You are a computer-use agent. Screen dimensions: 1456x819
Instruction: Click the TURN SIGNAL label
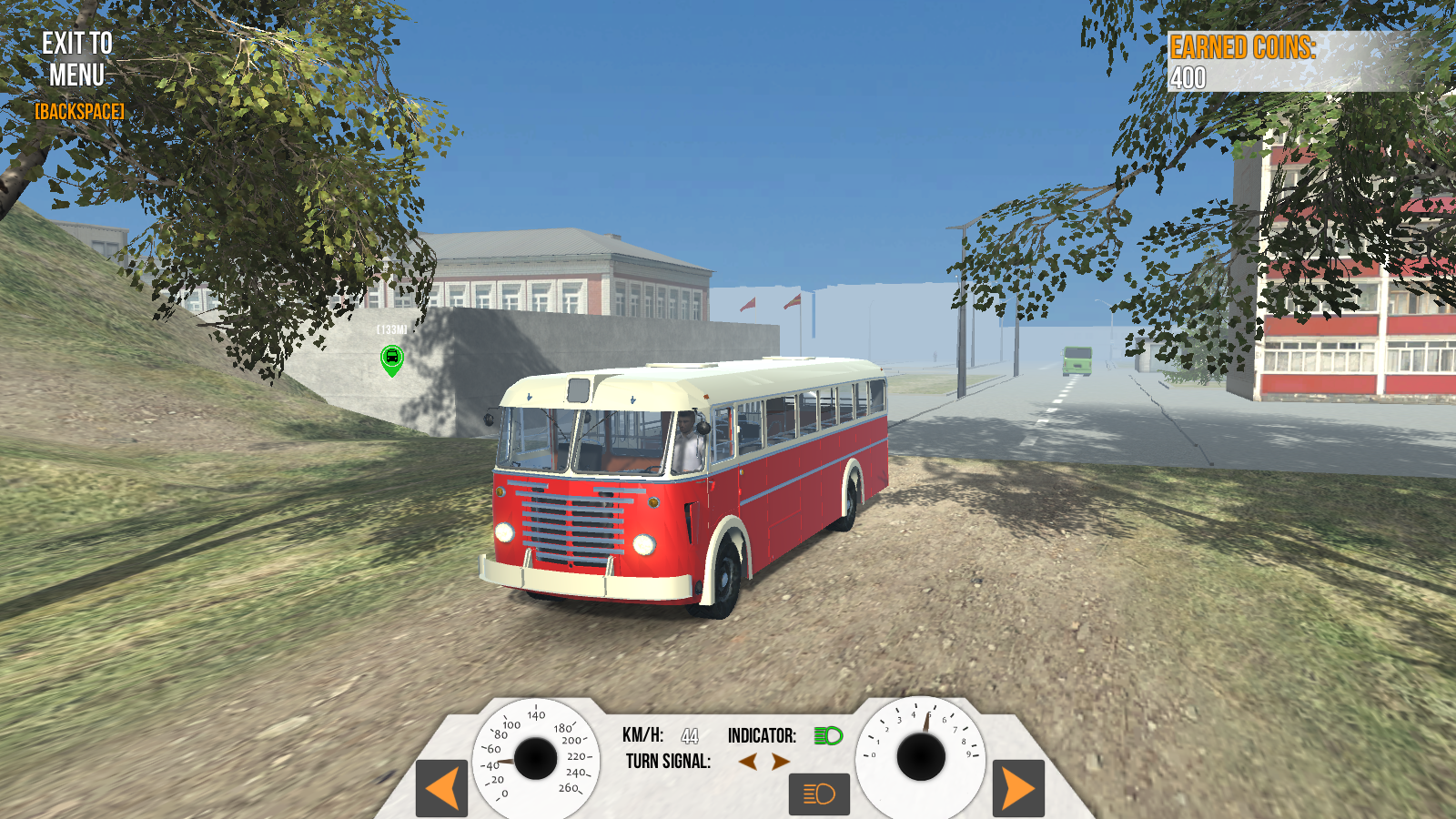[667, 761]
